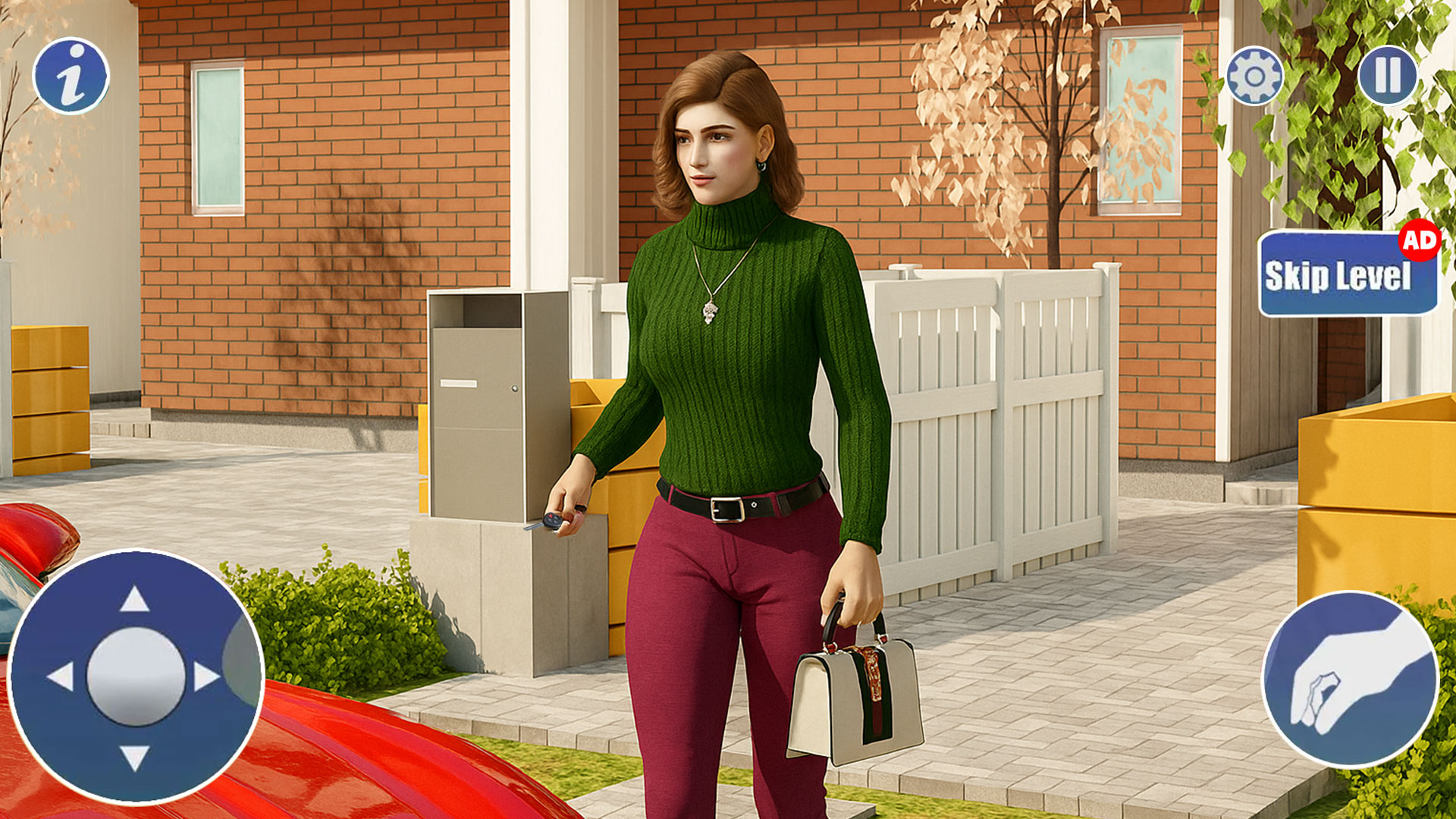Select the woman holding car keys
This screenshot has height=819, width=1456.
coord(728,341)
